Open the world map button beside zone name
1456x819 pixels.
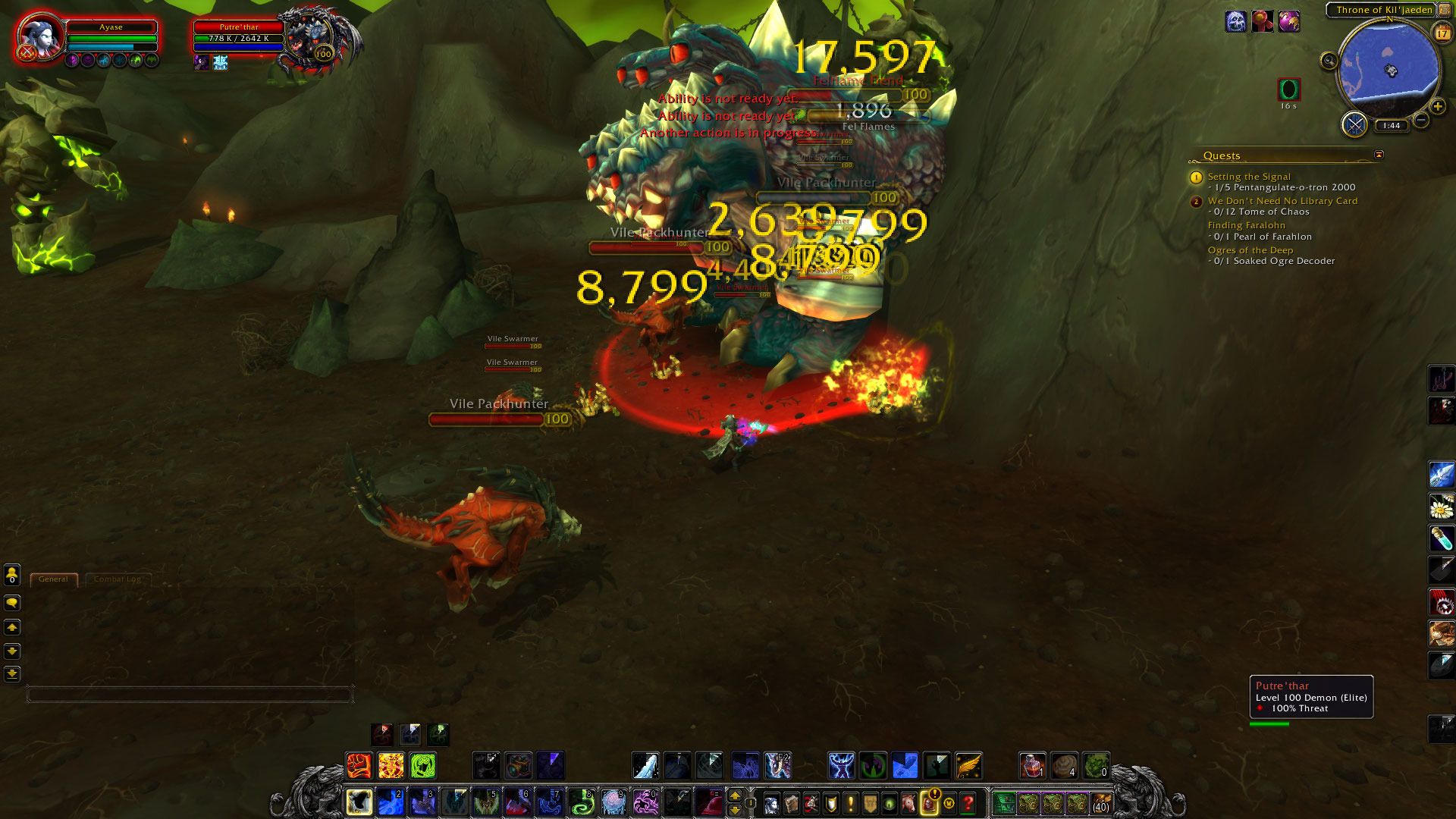(x=1445, y=10)
